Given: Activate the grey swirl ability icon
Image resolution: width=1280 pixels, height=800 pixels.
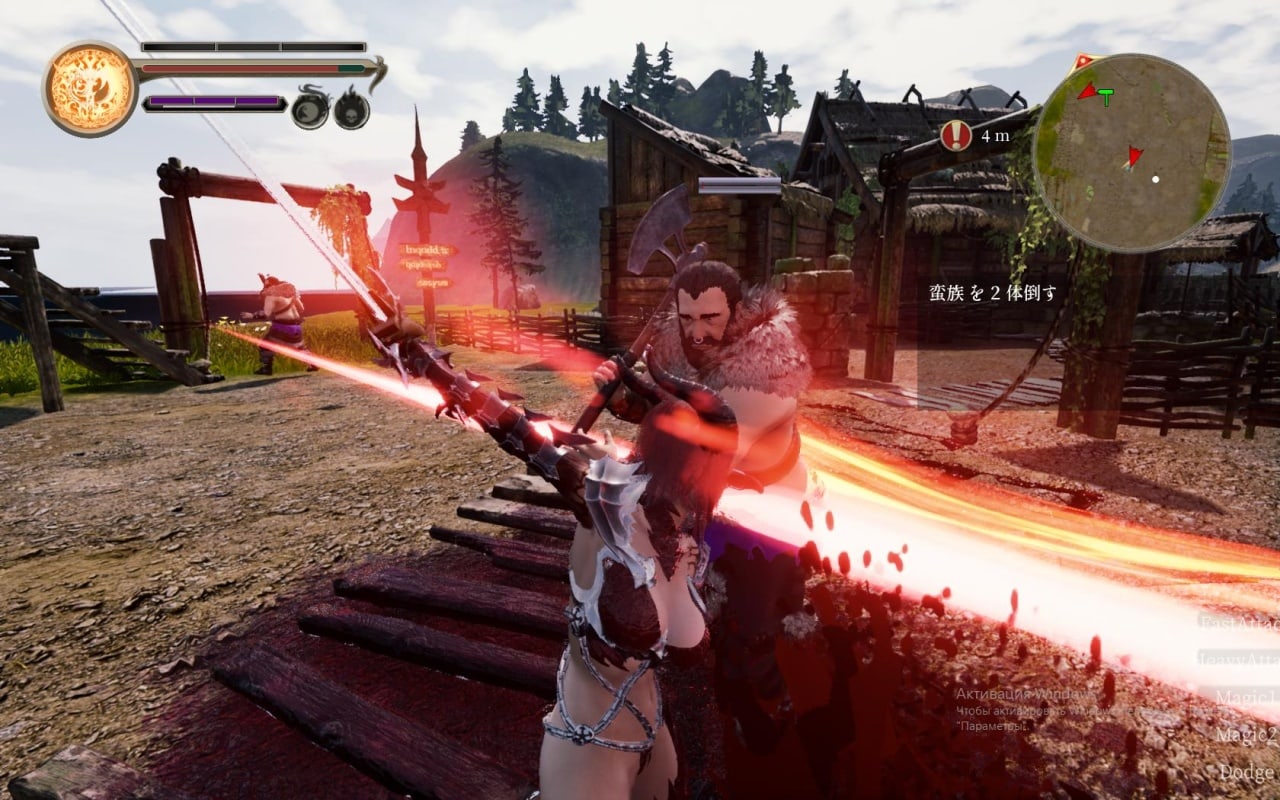Looking at the screenshot, I should 310,108.
